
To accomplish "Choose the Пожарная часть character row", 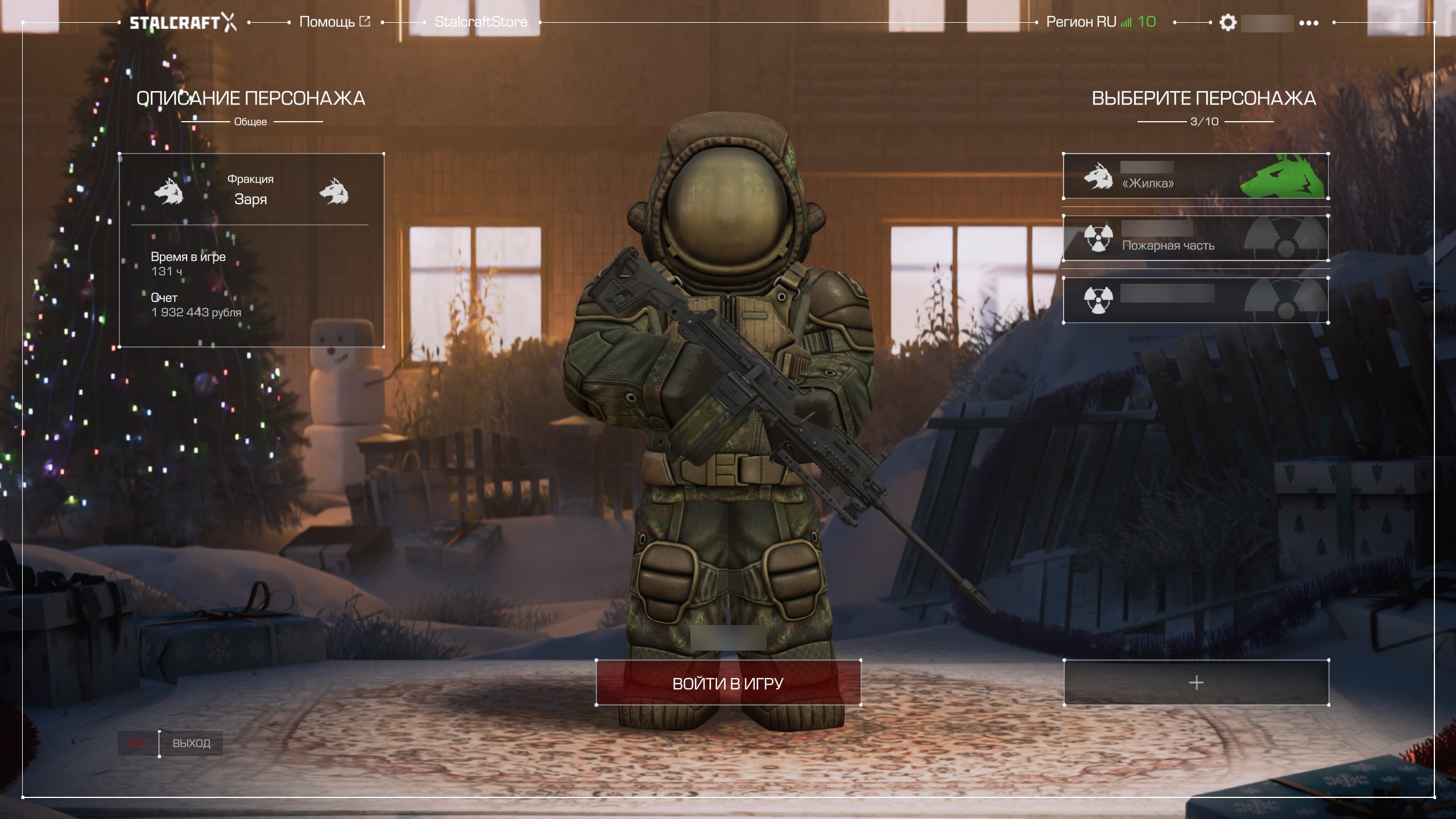I will [x=1196, y=238].
